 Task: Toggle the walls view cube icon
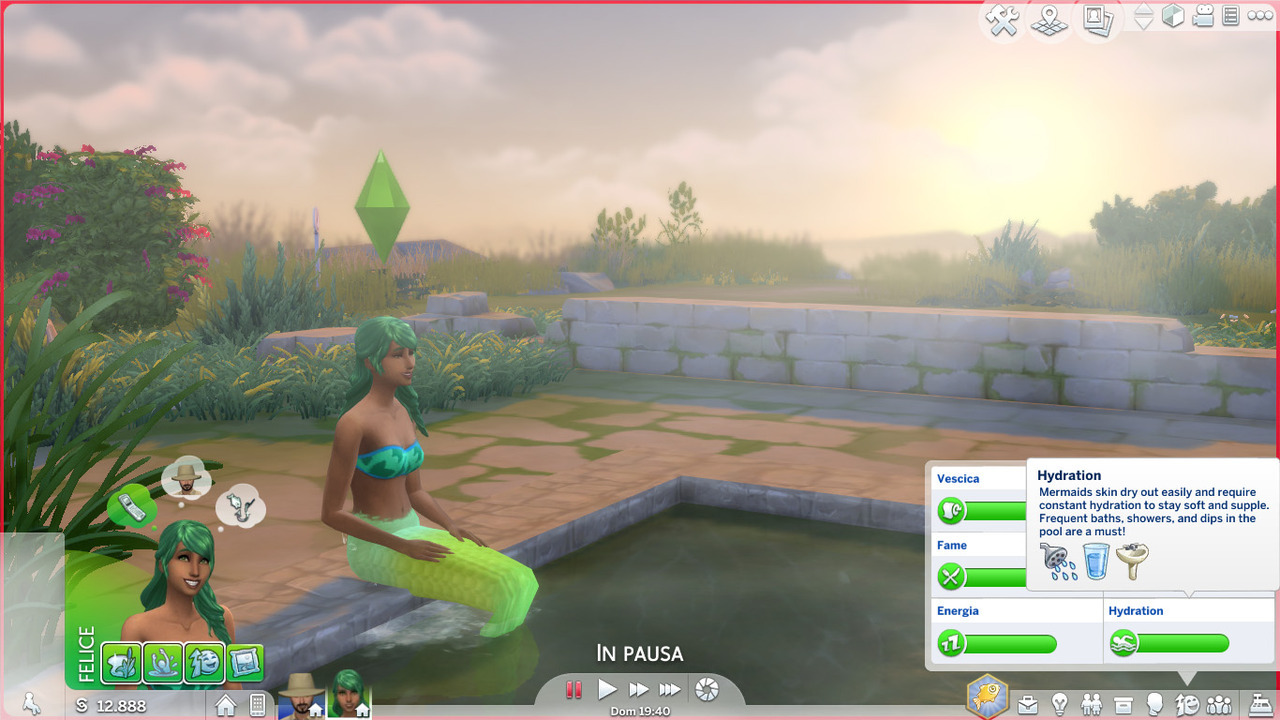pos(1173,17)
